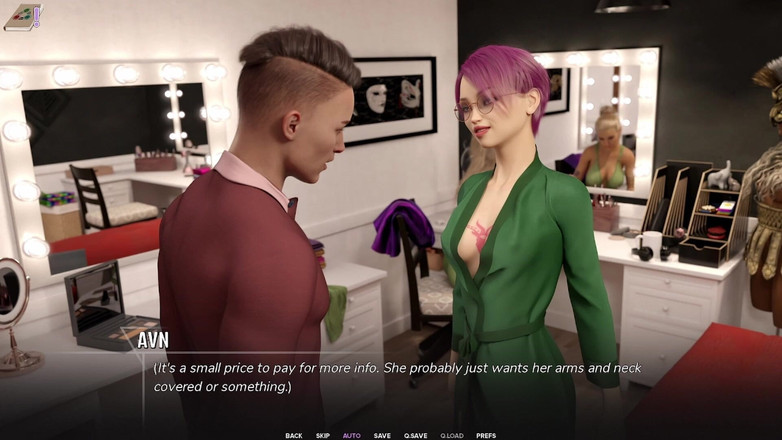Advance the dialogue text box
Viewport: 782px width, 440px height.
[390, 377]
